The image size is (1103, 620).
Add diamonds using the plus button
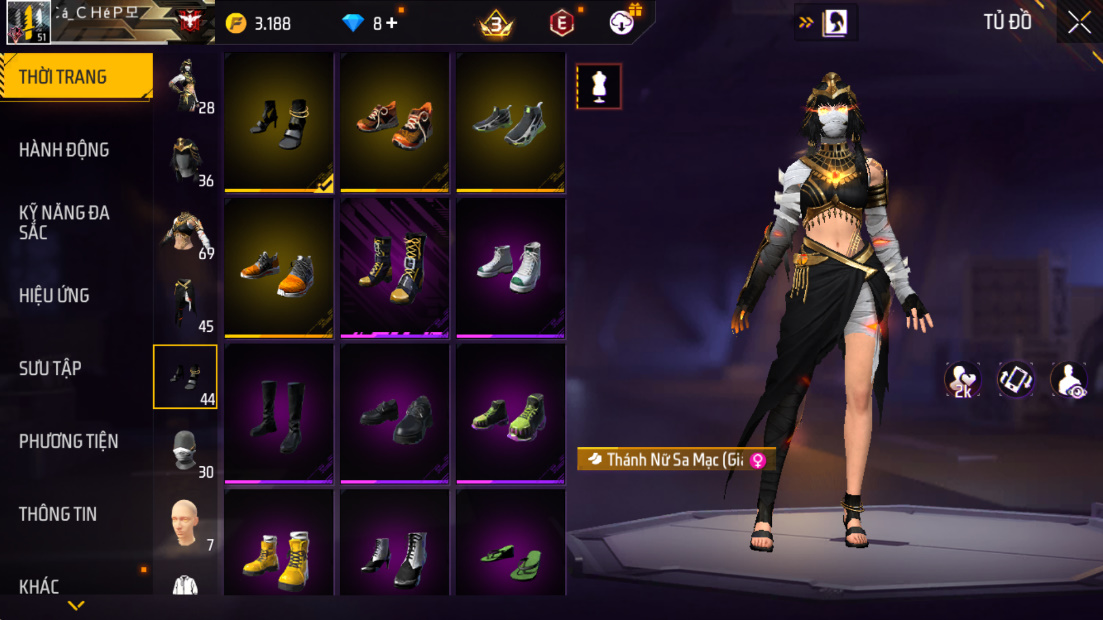pos(391,23)
